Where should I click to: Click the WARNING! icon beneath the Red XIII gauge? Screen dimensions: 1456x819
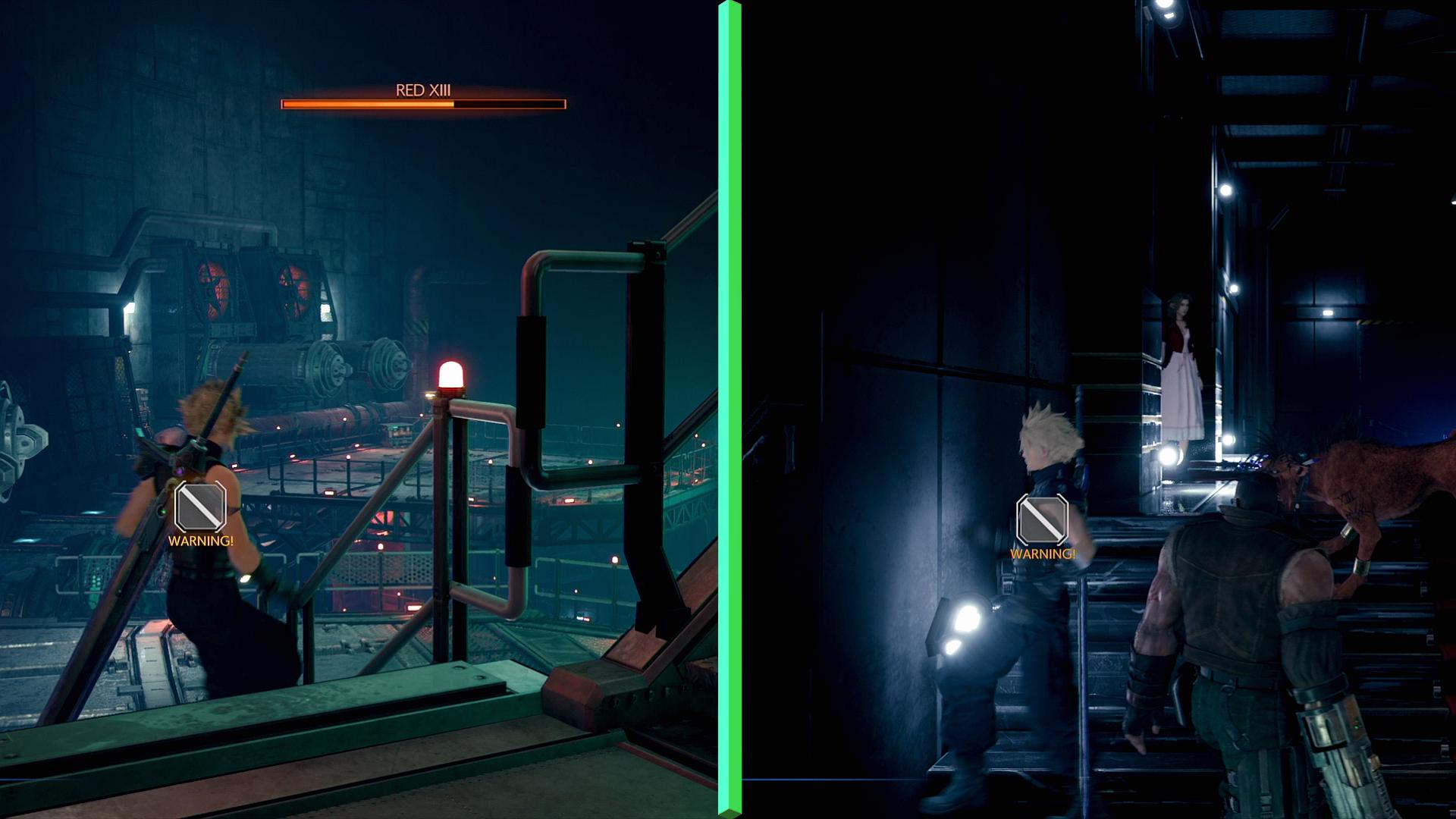click(x=200, y=507)
